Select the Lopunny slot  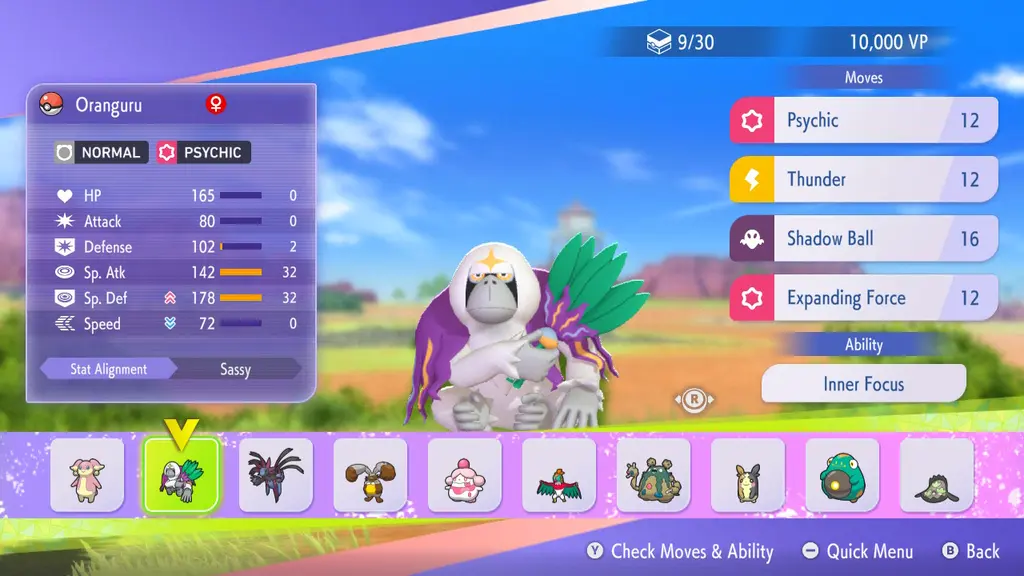click(370, 475)
